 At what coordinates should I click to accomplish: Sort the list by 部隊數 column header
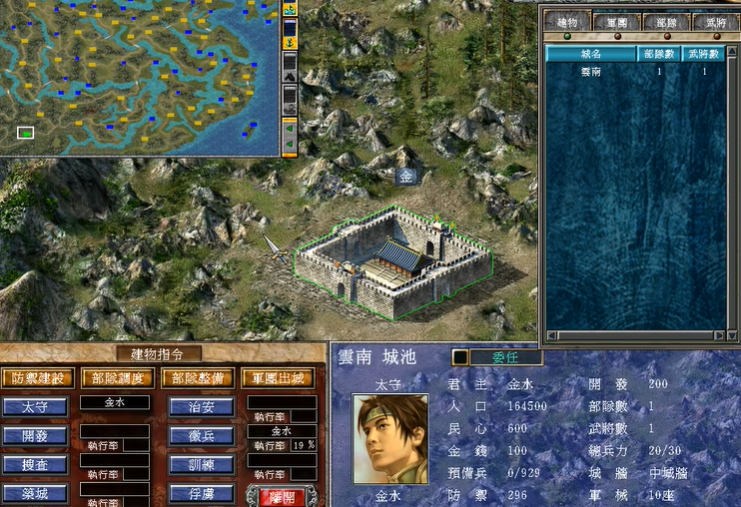tap(660, 54)
